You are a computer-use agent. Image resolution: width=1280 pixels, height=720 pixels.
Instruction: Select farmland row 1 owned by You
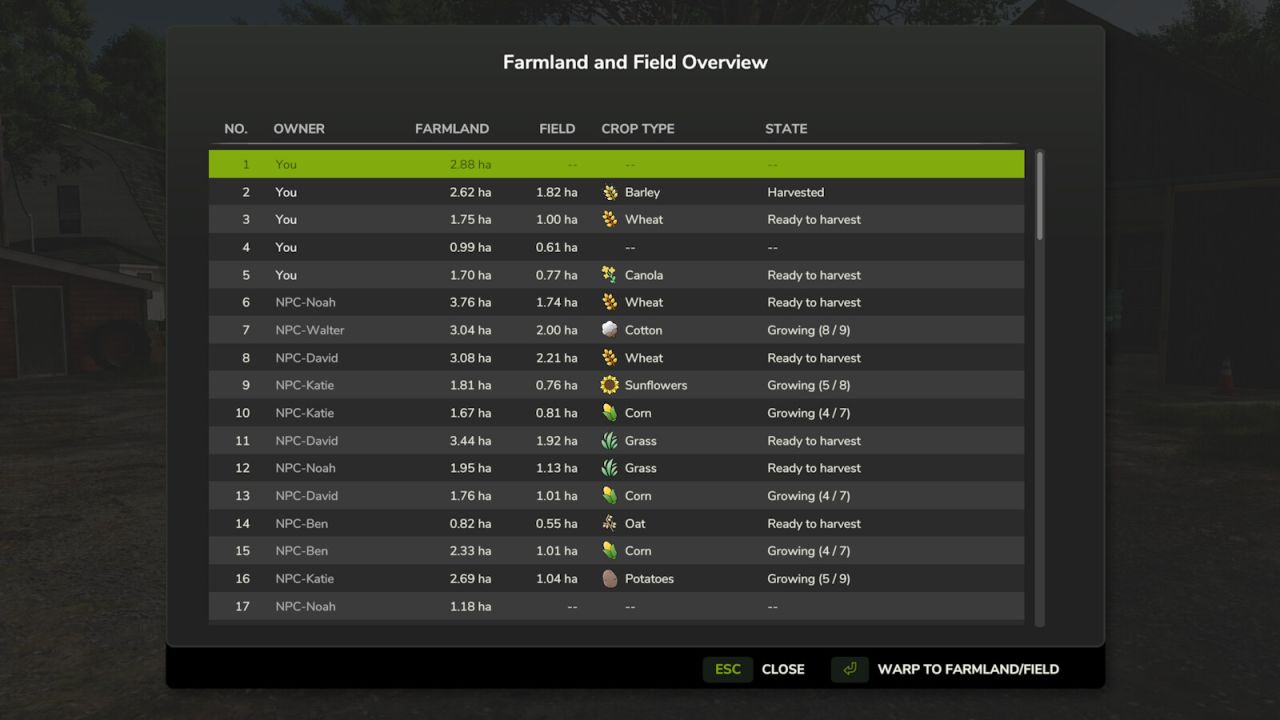[x=615, y=163]
